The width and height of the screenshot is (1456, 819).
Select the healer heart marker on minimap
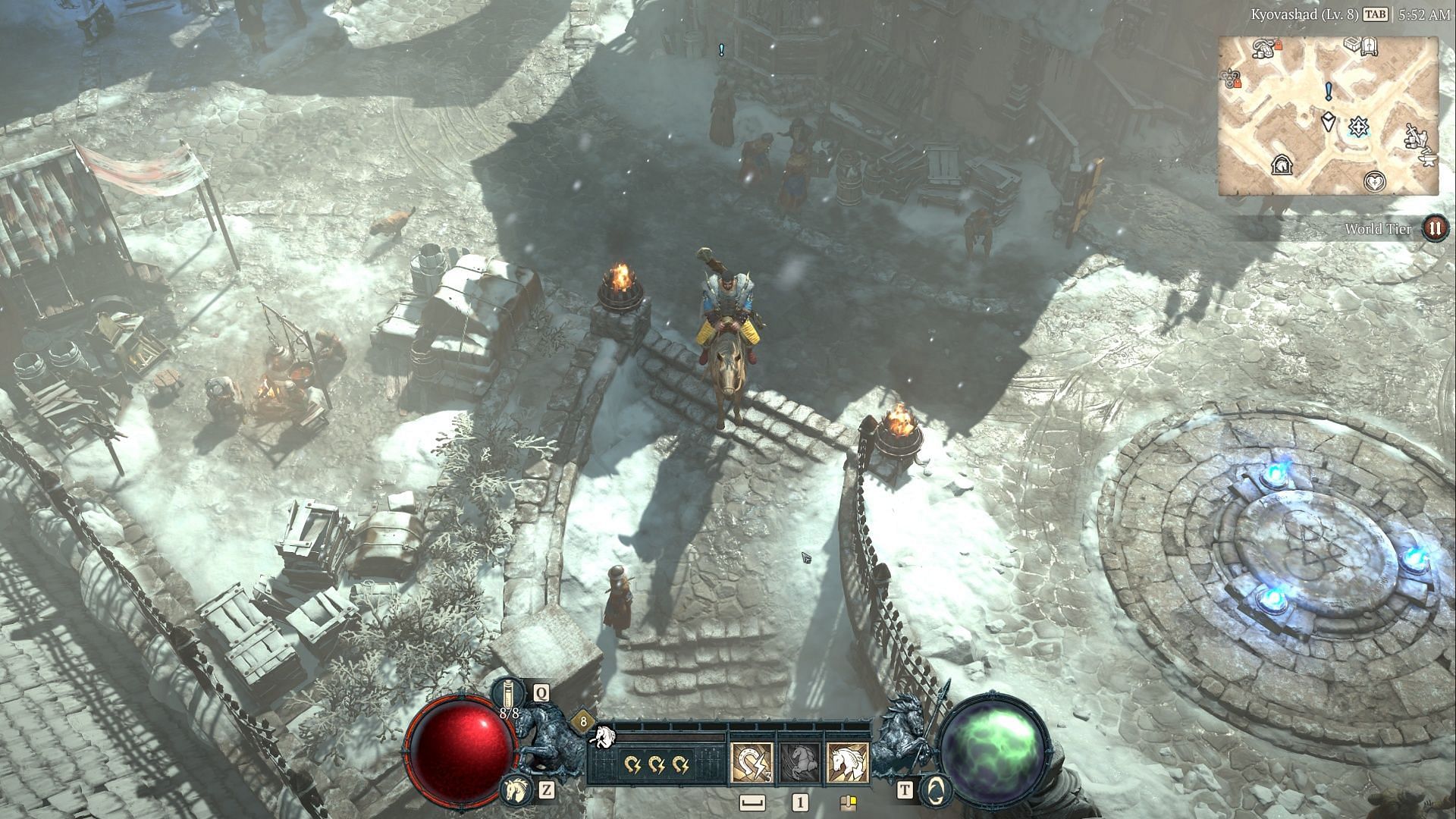point(1374,181)
